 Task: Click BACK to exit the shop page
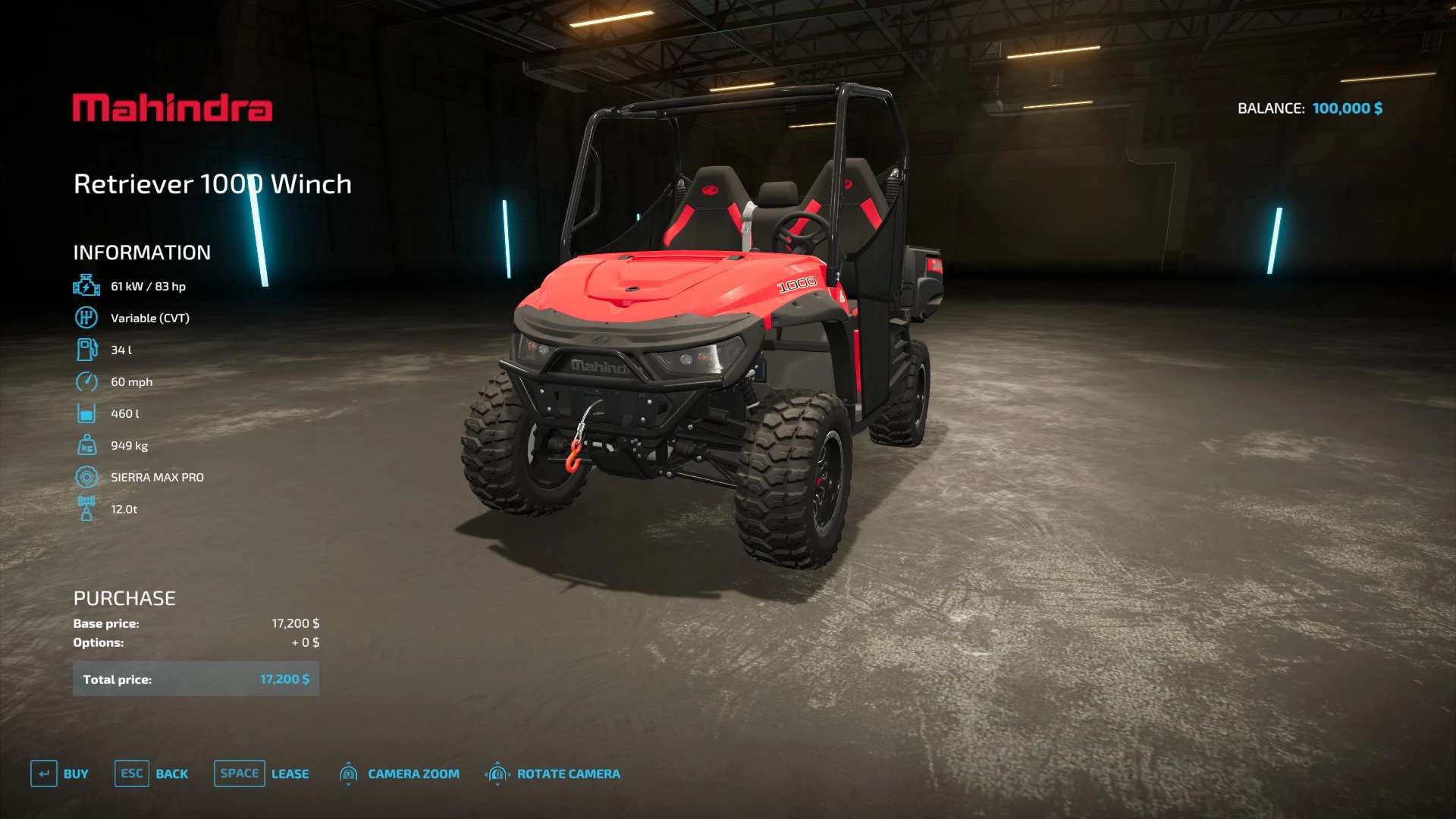(x=172, y=773)
